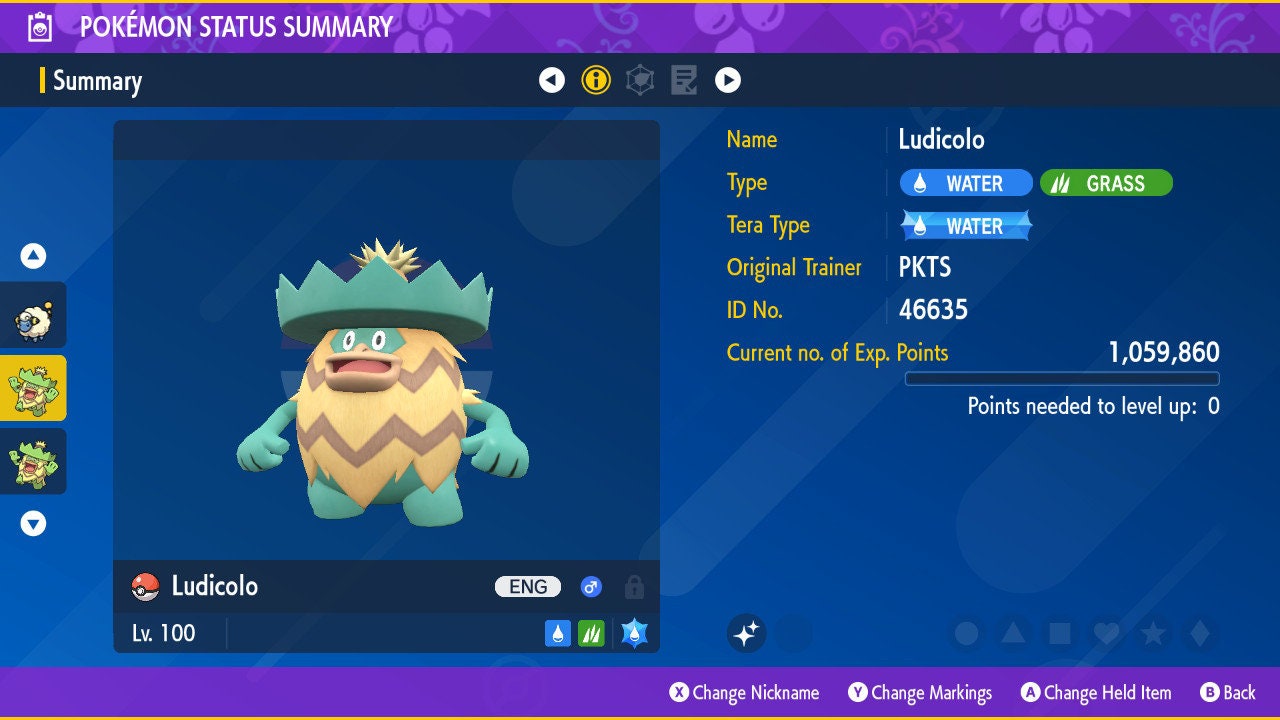Viewport: 1280px width, 720px height.
Task: Go to the previous summary page arrow
Action: [x=552, y=80]
